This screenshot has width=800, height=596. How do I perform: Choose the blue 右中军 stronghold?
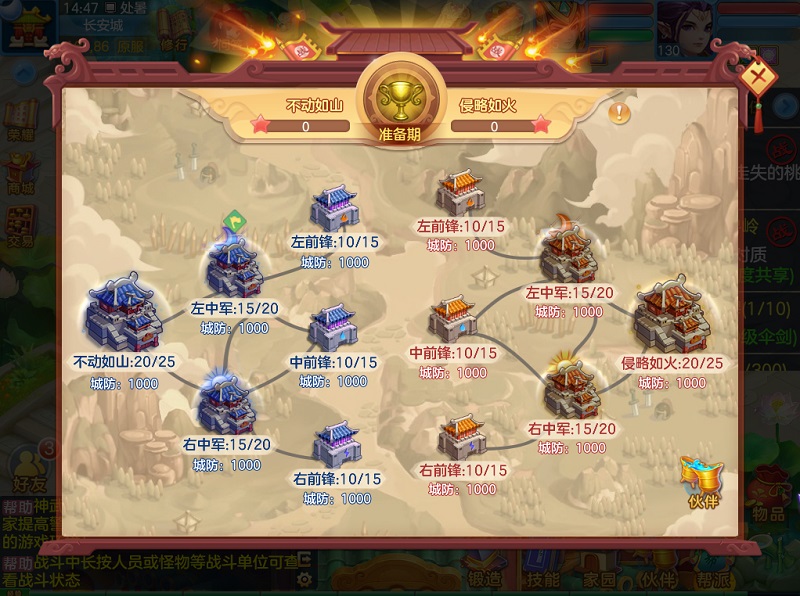[x=228, y=401]
